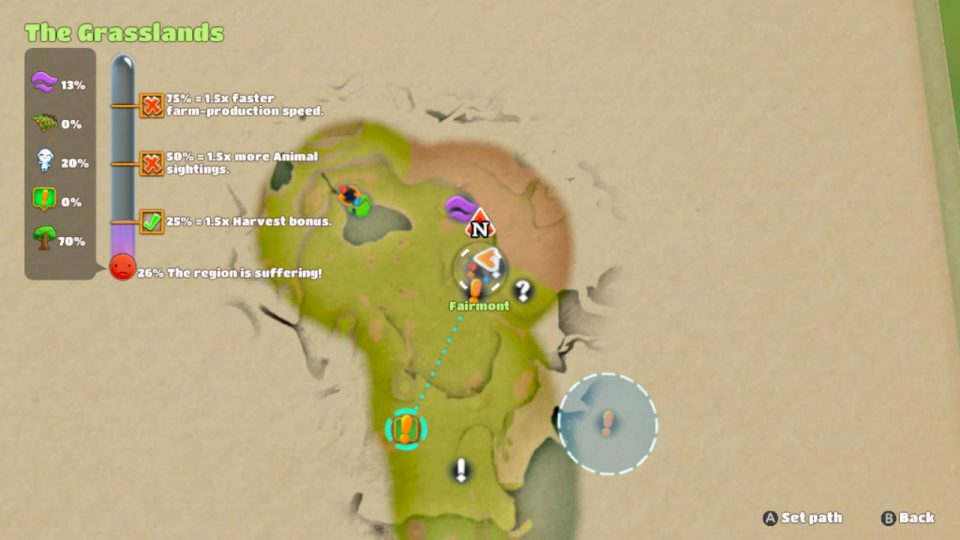Select the colorful vehicle marker by the pond

coord(352,198)
